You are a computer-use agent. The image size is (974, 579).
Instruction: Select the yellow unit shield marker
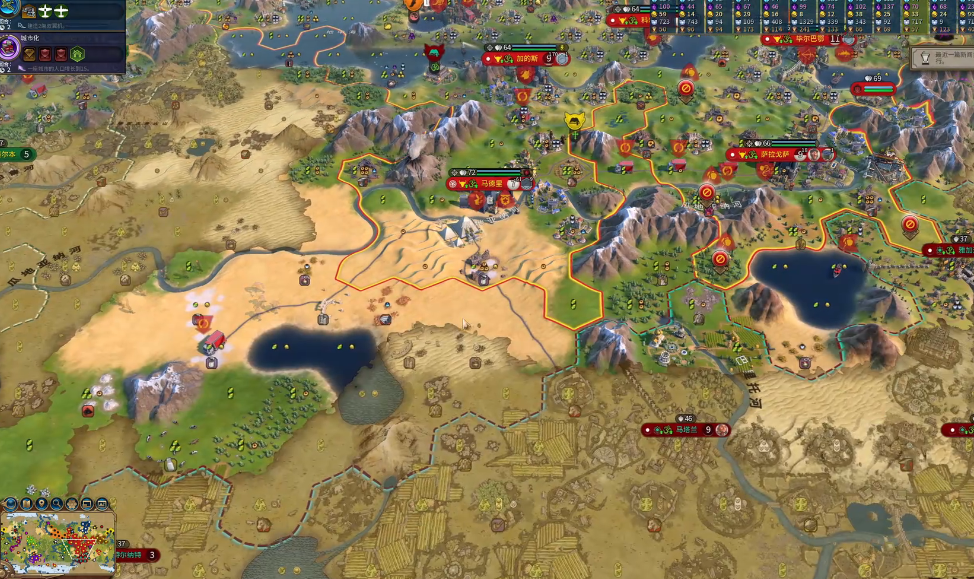[574, 122]
